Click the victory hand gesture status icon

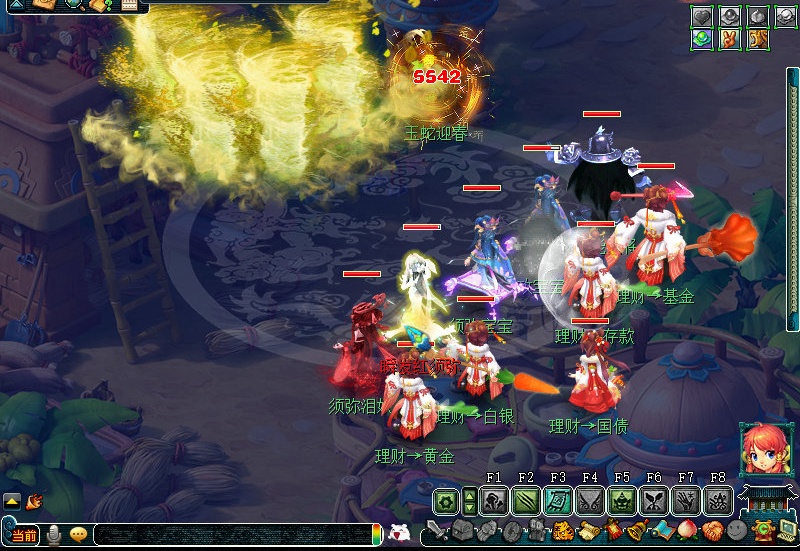click(x=730, y=39)
